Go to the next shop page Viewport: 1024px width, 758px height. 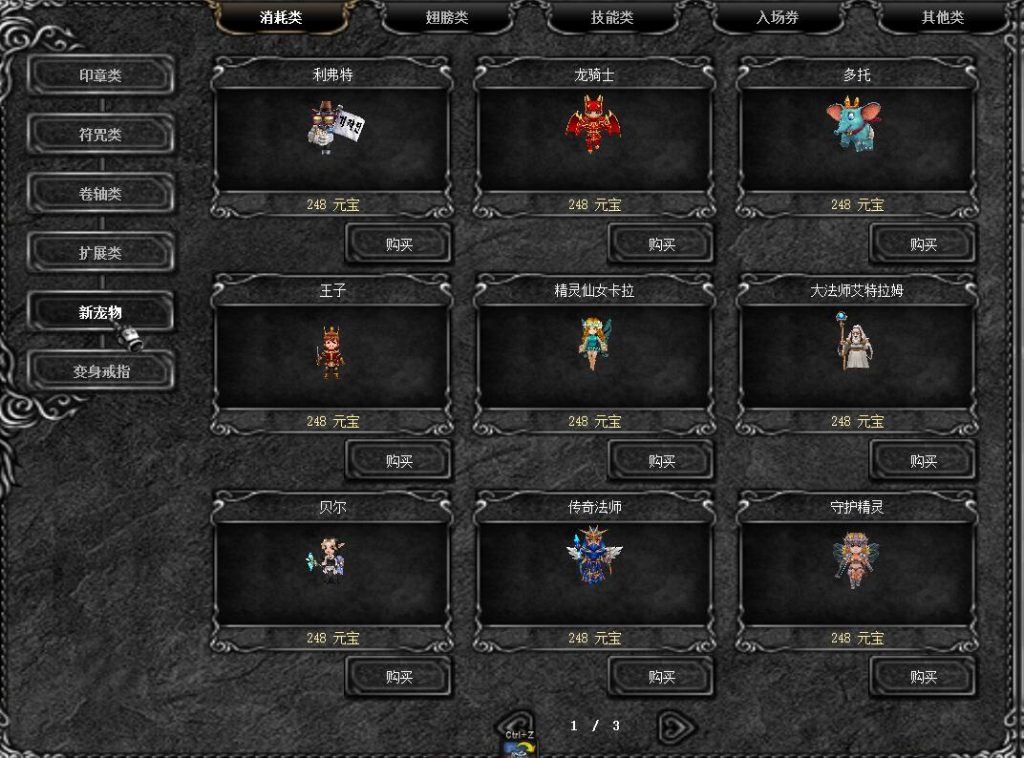click(x=675, y=726)
